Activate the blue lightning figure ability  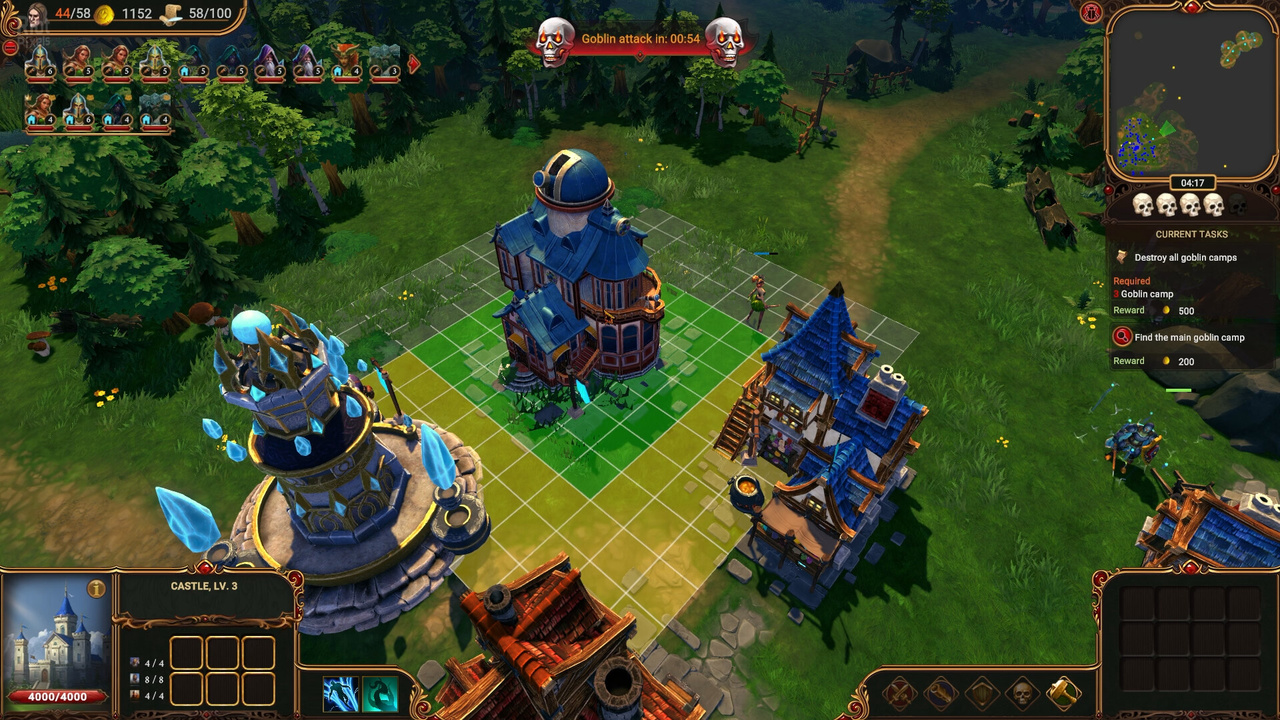(x=341, y=694)
